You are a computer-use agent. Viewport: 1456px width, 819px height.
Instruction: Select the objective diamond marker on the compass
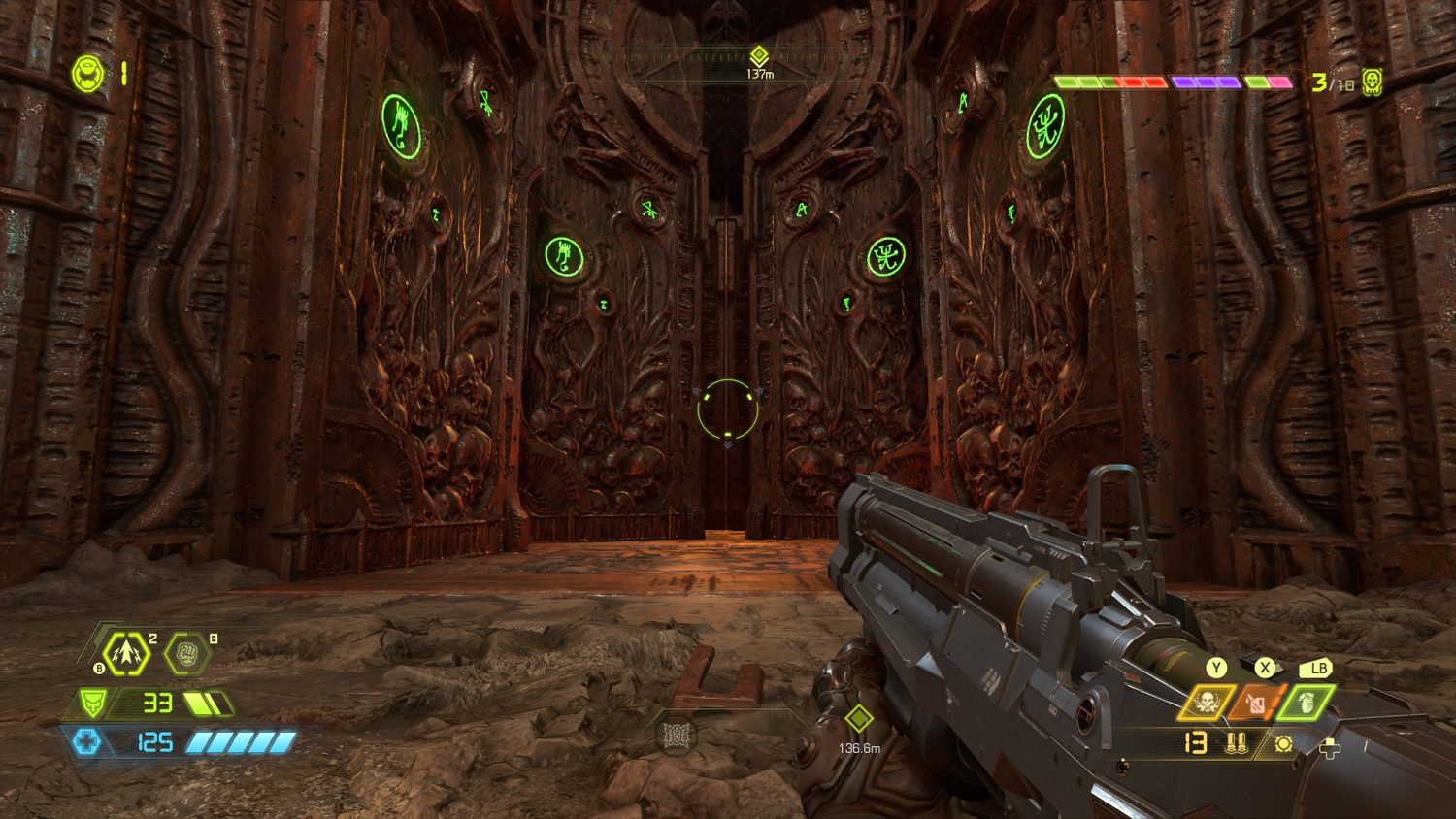[x=758, y=55]
